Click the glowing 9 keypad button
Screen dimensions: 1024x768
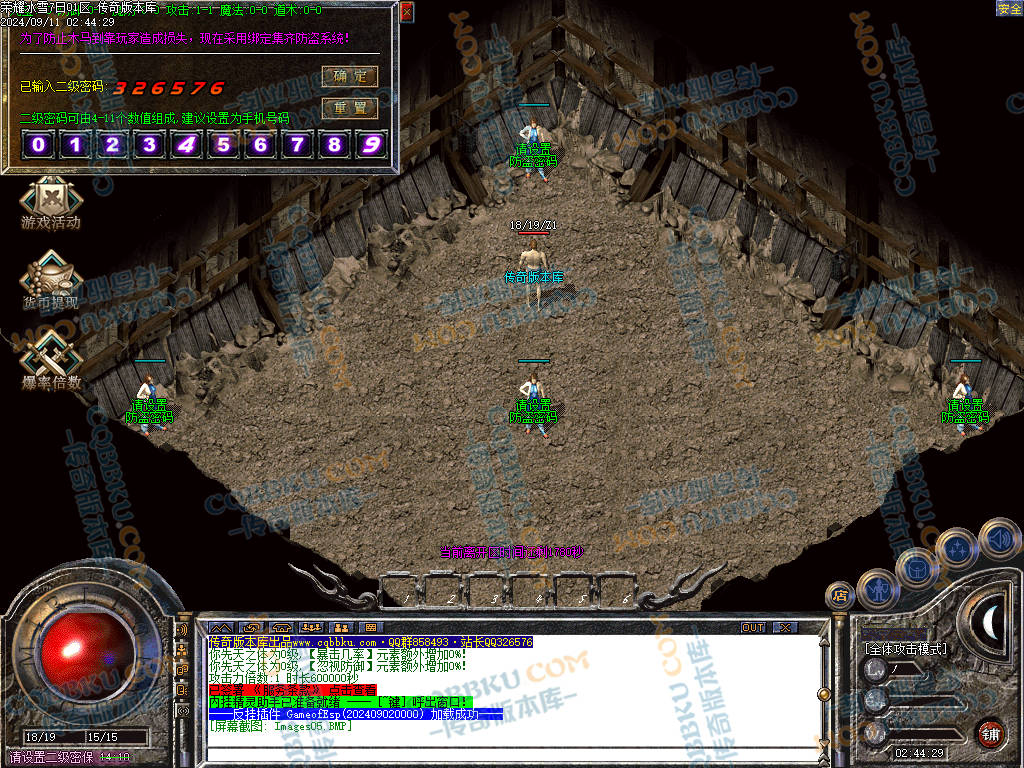pos(372,145)
